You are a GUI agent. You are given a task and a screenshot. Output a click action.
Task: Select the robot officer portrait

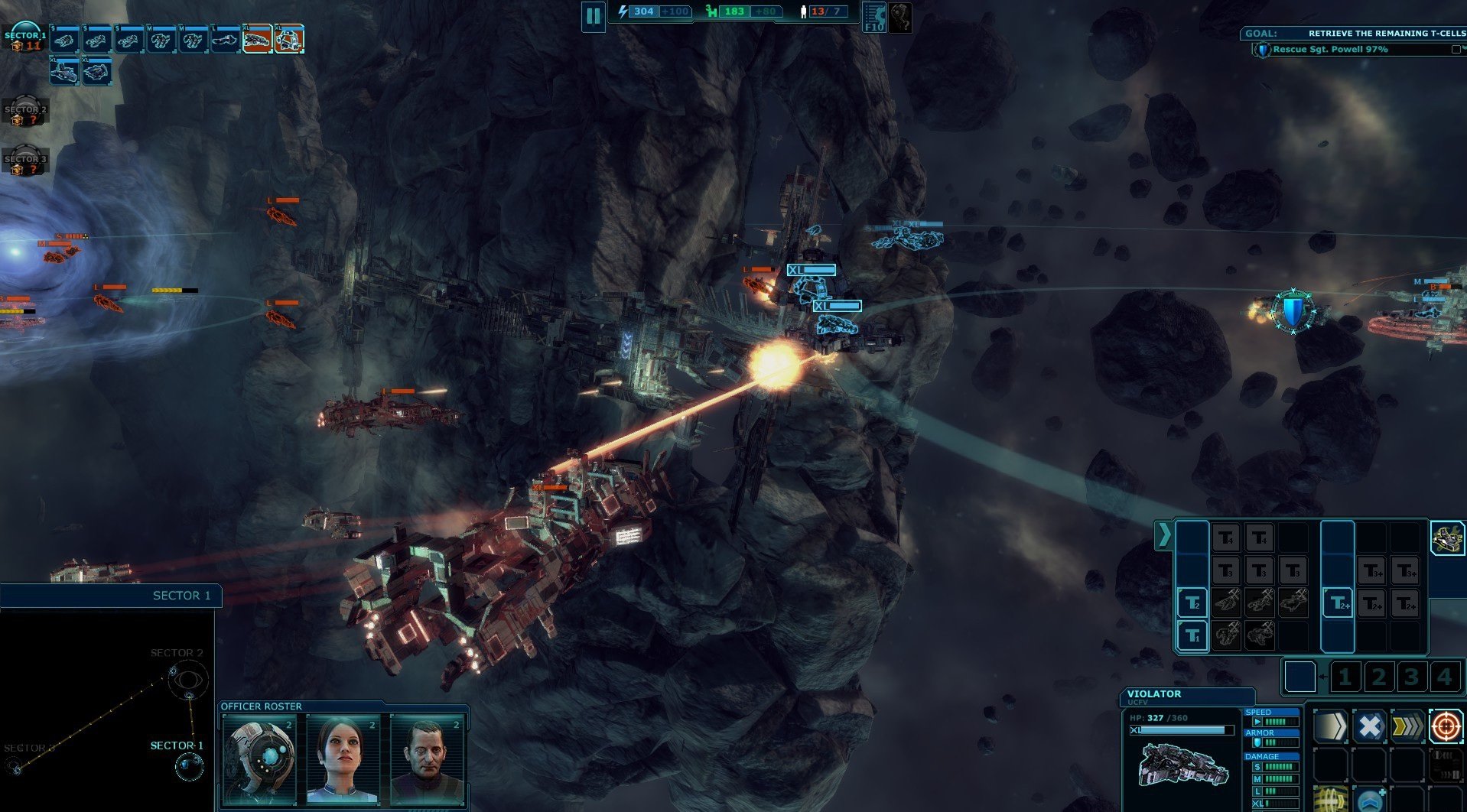pyautogui.click(x=260, y=759)
